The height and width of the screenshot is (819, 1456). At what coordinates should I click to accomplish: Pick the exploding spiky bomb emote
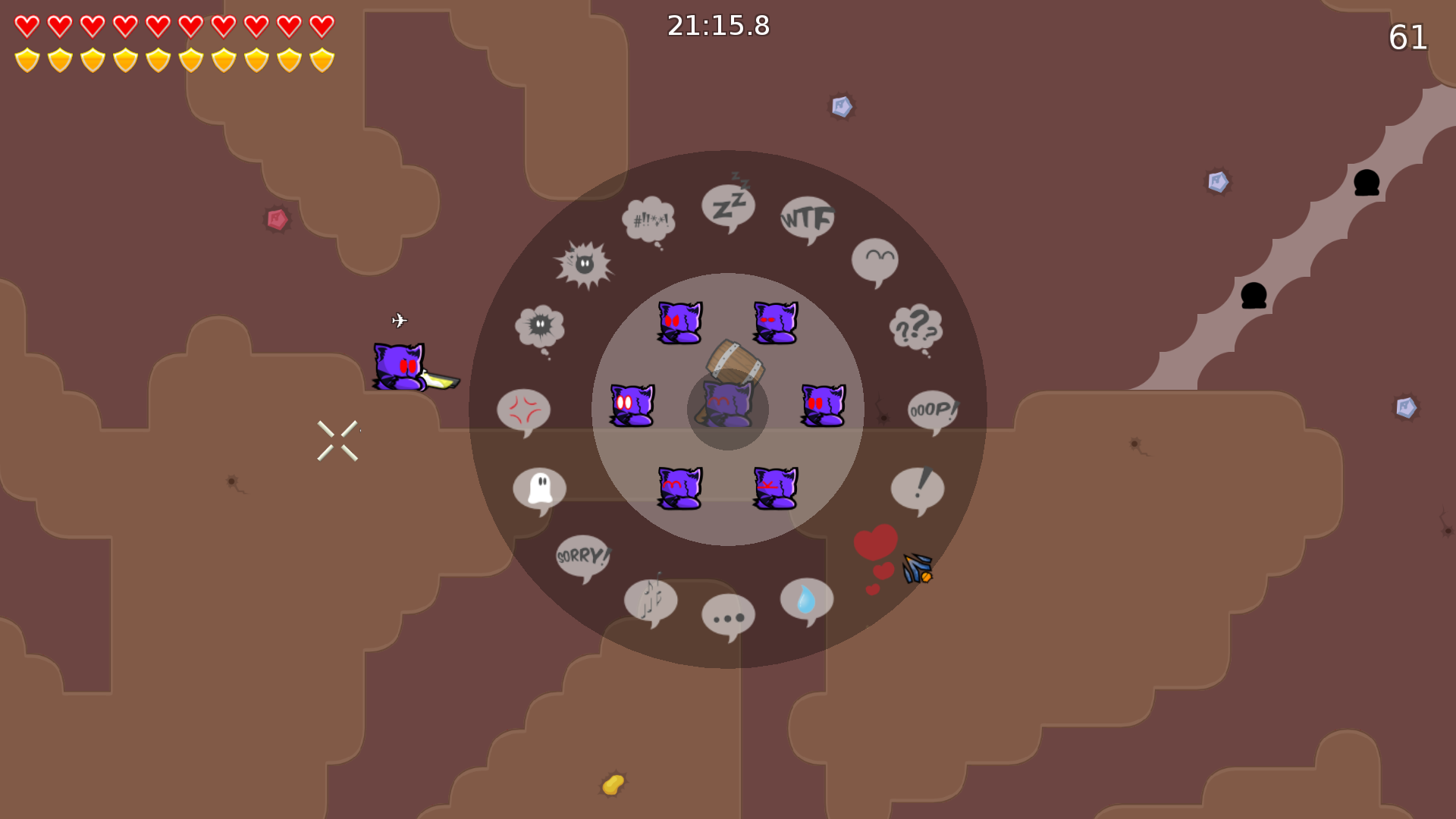pyautogui.click(x=584, y=265)
